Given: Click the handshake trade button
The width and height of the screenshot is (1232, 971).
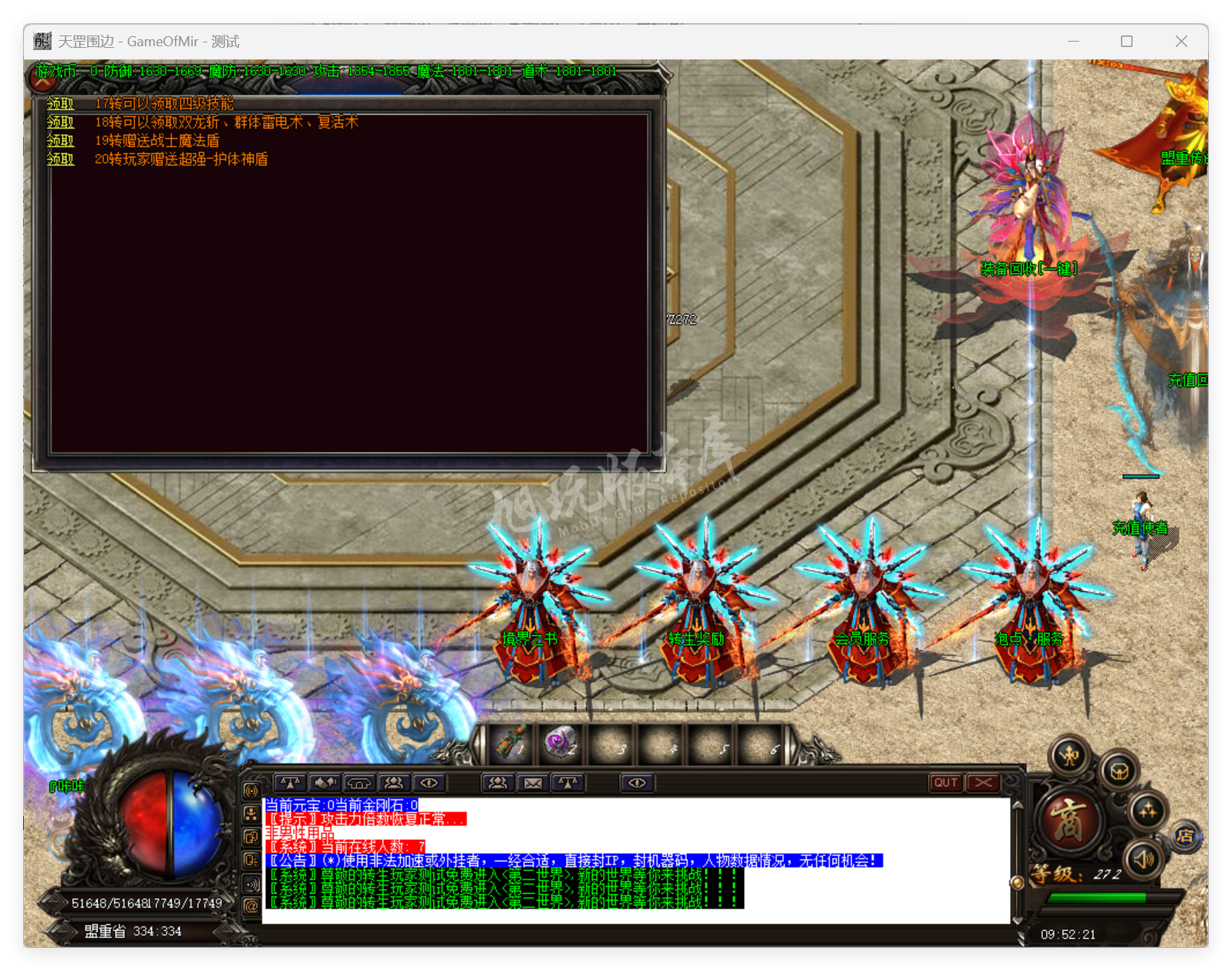Looking at the screenshot, I should coord(325,783).
